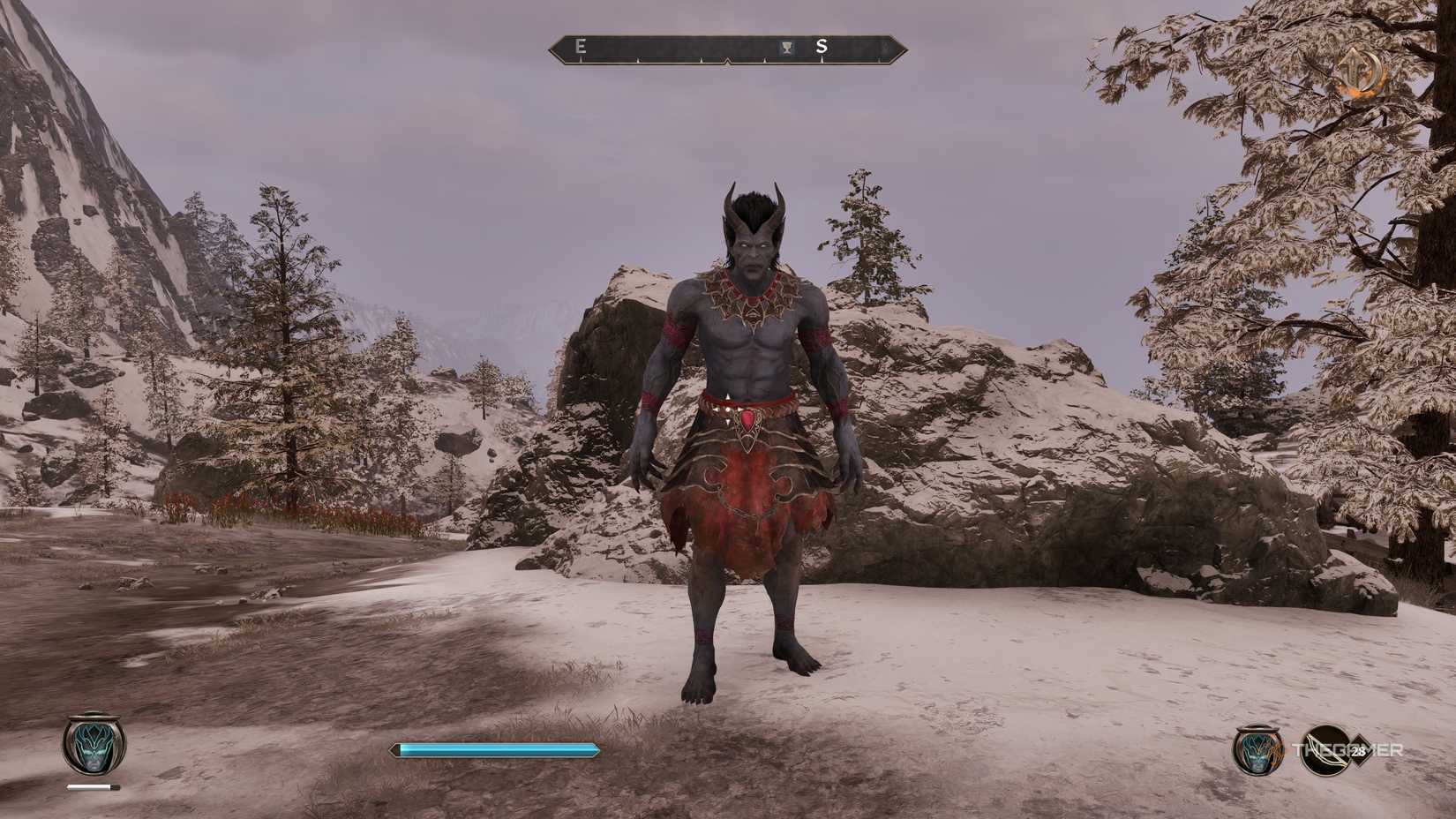Click the hourglass tracker icon on the compass
Screen dimensions: 1456x819
tap(786, 48)
